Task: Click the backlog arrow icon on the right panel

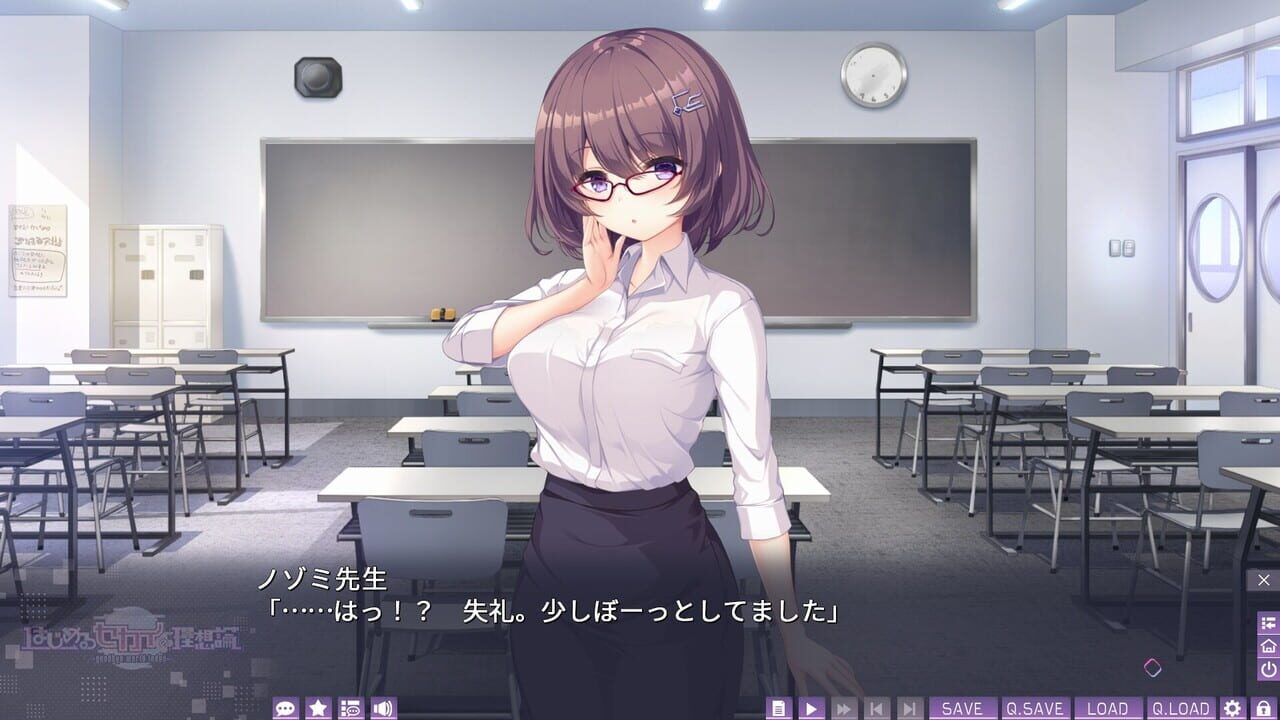Action: 1266,622
